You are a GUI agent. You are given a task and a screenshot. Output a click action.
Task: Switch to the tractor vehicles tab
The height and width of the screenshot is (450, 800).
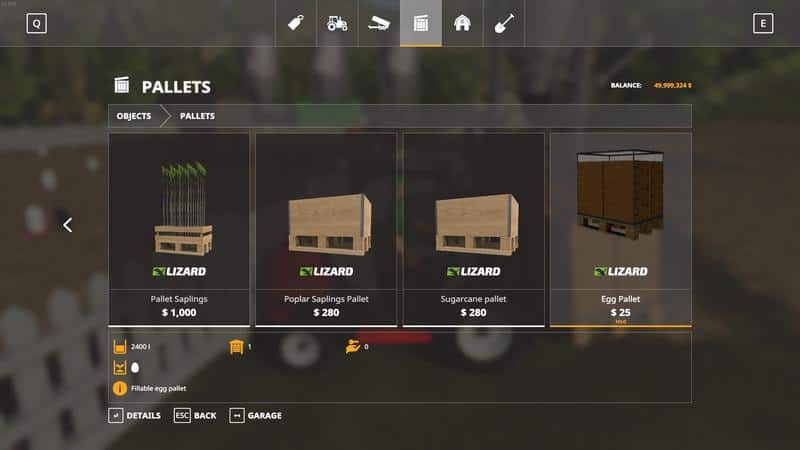(x=338, y=22)
